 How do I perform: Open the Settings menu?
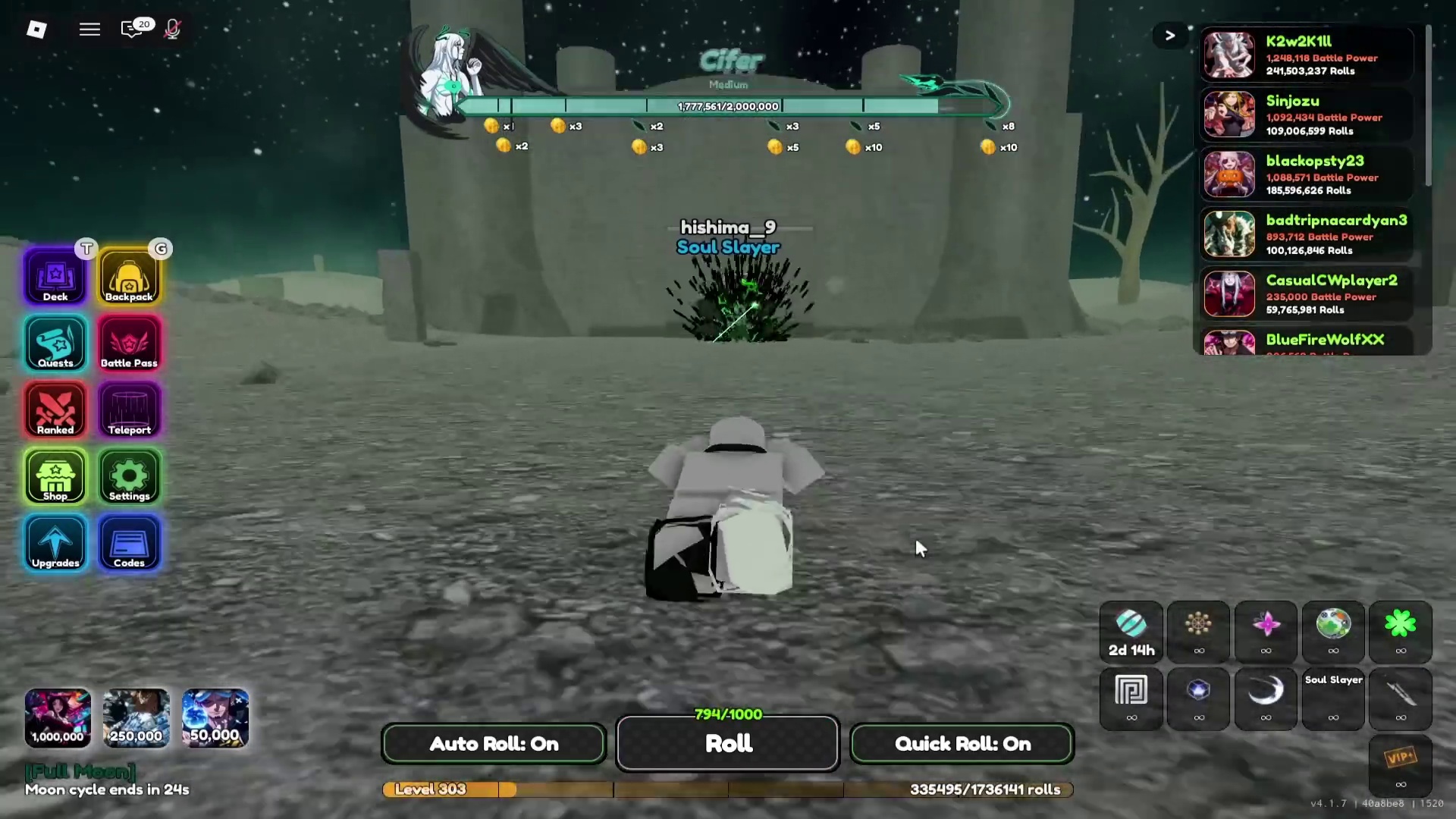point(129,476)
